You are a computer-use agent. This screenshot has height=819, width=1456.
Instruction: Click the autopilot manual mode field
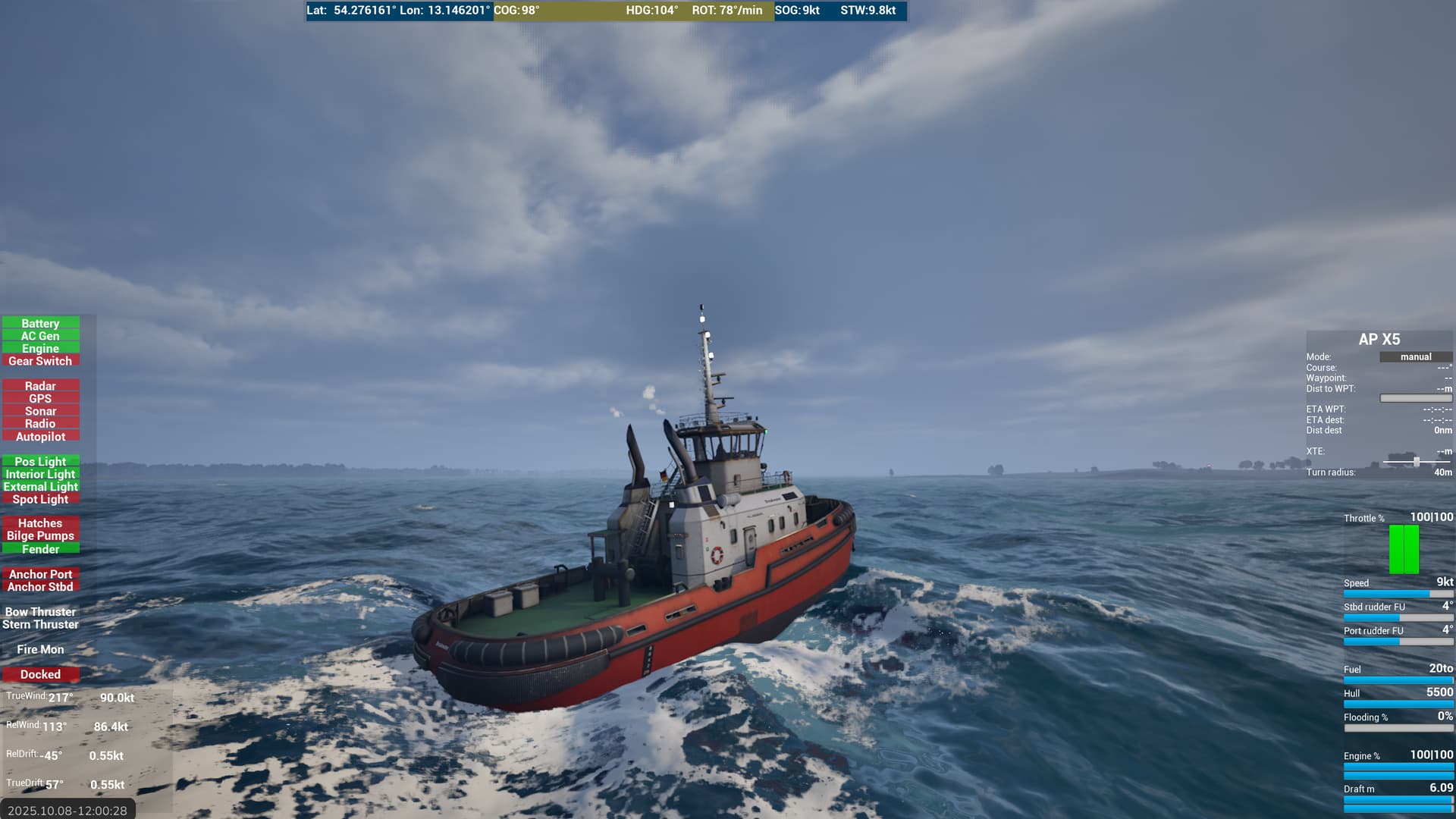1415,357
